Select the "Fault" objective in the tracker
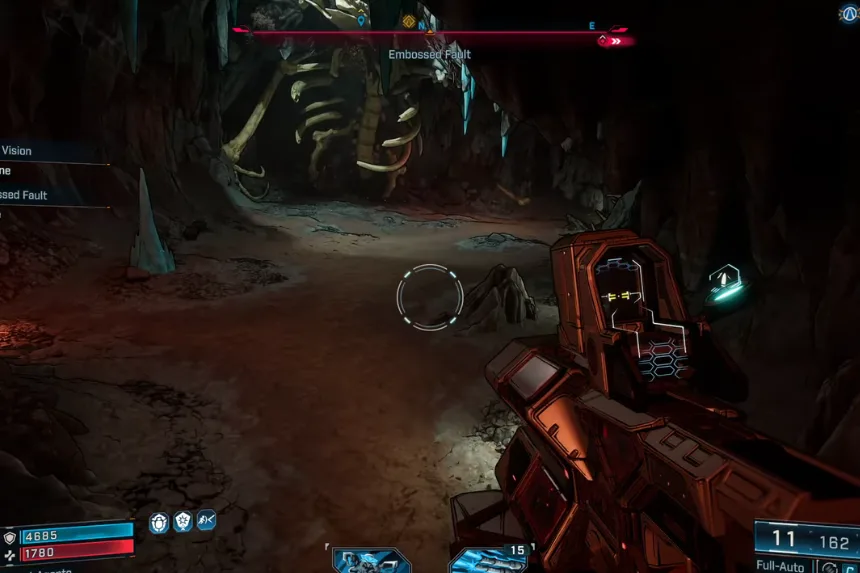Image resolution: width=860 pixels, height=573 pixels. click(24, 196)
